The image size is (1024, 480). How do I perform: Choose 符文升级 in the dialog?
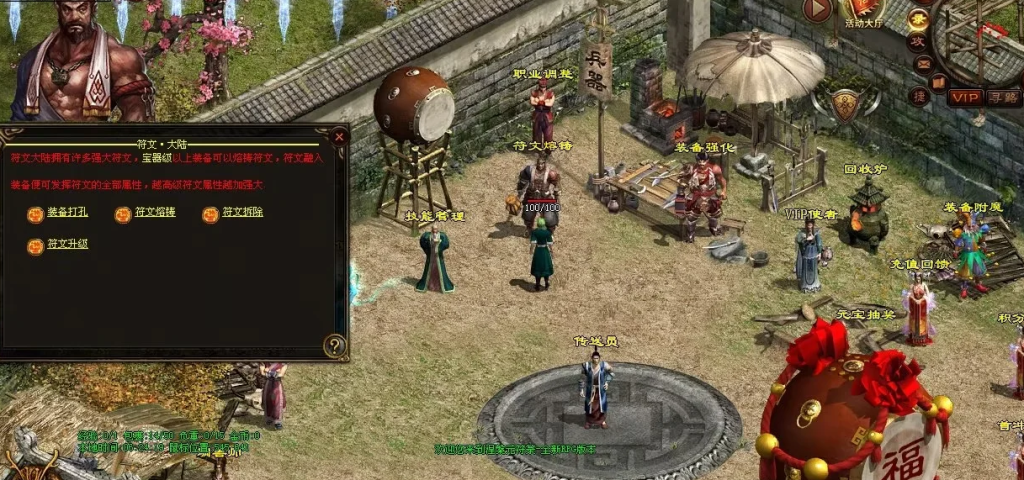68,245
